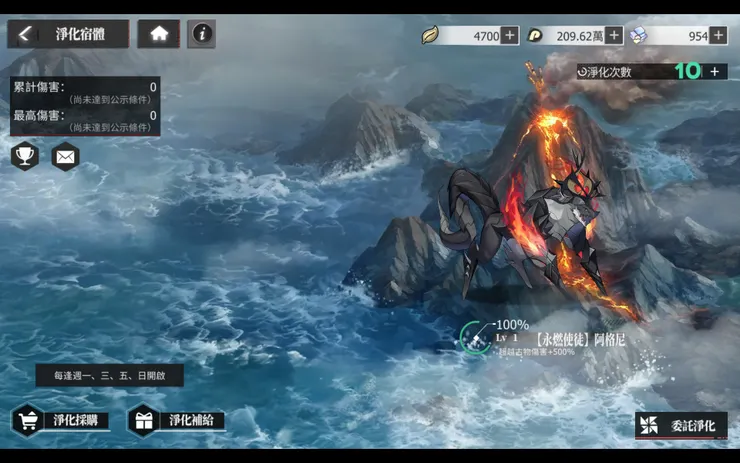Viewport: 740px width, 463px height.
Task: Increase 淨化次數 purification attempts
Action: [x=714, y=71]
